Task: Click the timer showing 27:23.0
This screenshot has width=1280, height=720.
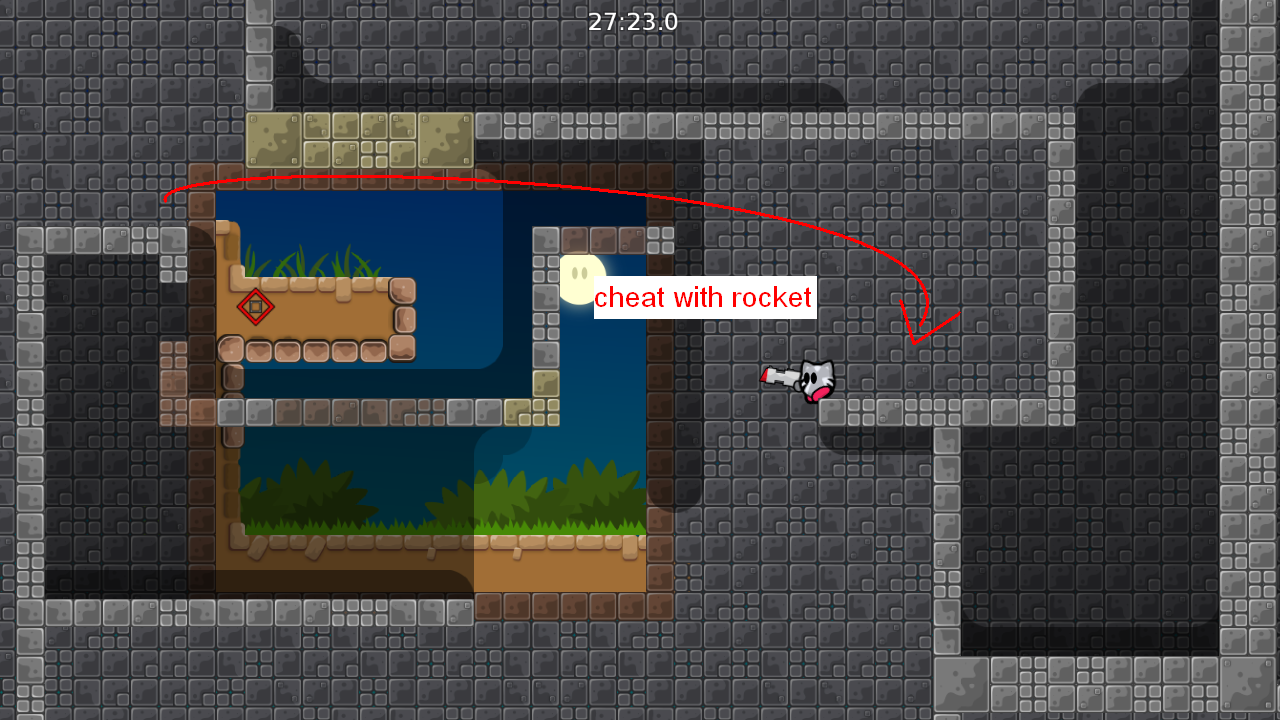Action: point(634,20)
